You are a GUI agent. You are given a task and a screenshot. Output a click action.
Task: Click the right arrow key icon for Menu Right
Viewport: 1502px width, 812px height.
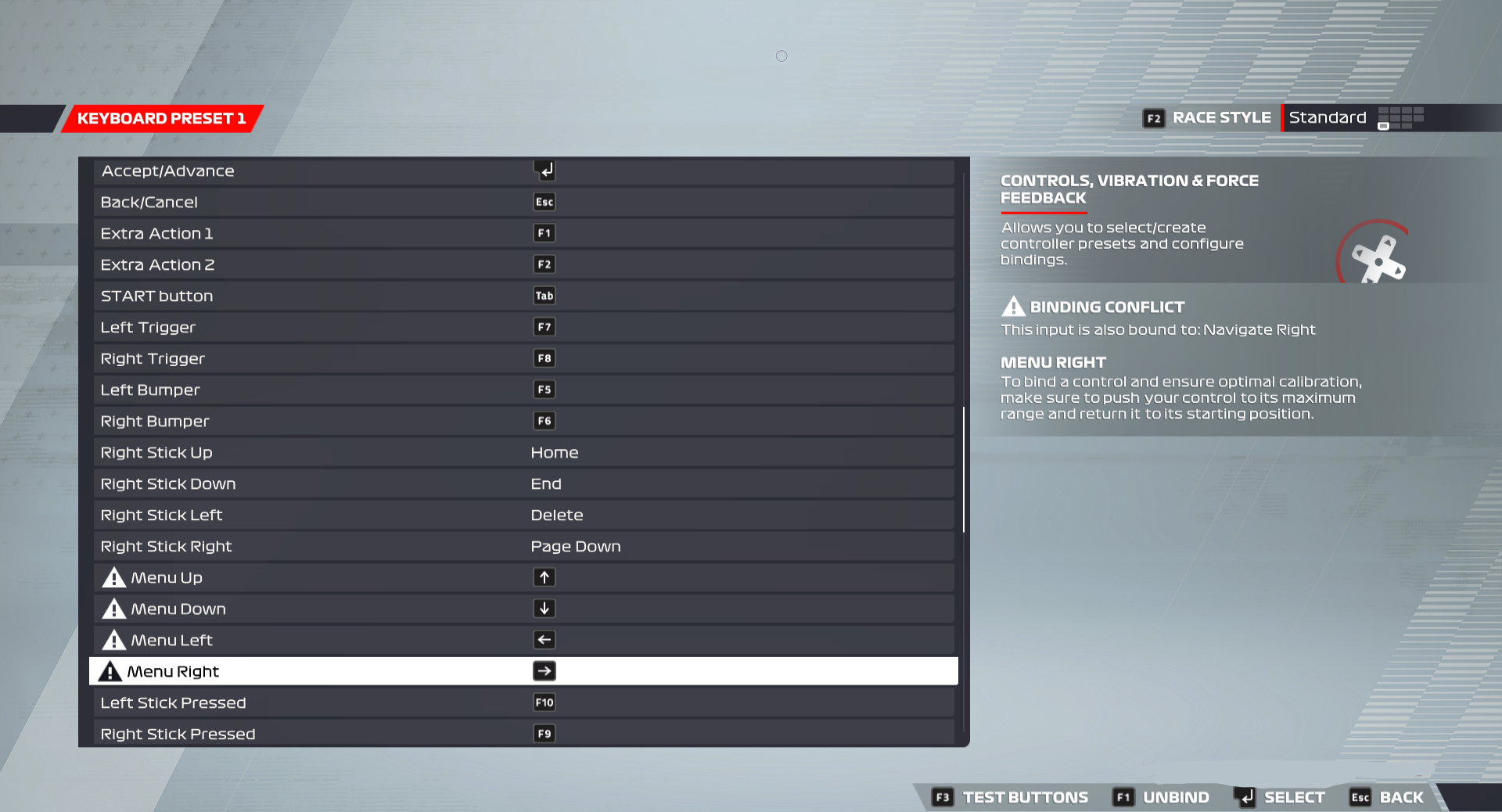[544, 671]
